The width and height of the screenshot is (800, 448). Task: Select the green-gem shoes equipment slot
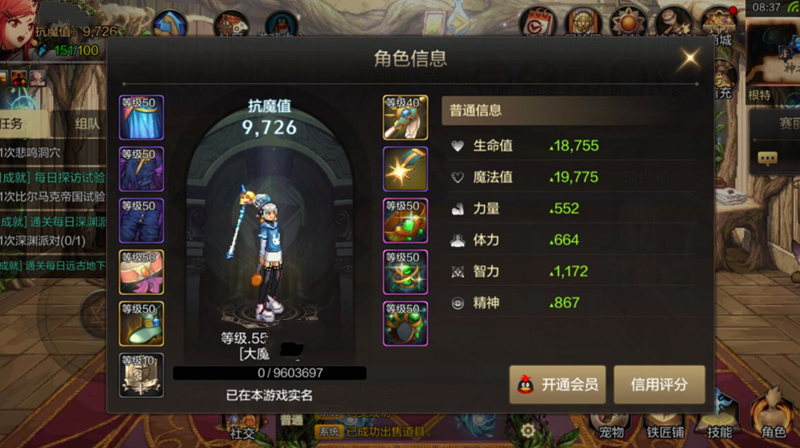141,323
